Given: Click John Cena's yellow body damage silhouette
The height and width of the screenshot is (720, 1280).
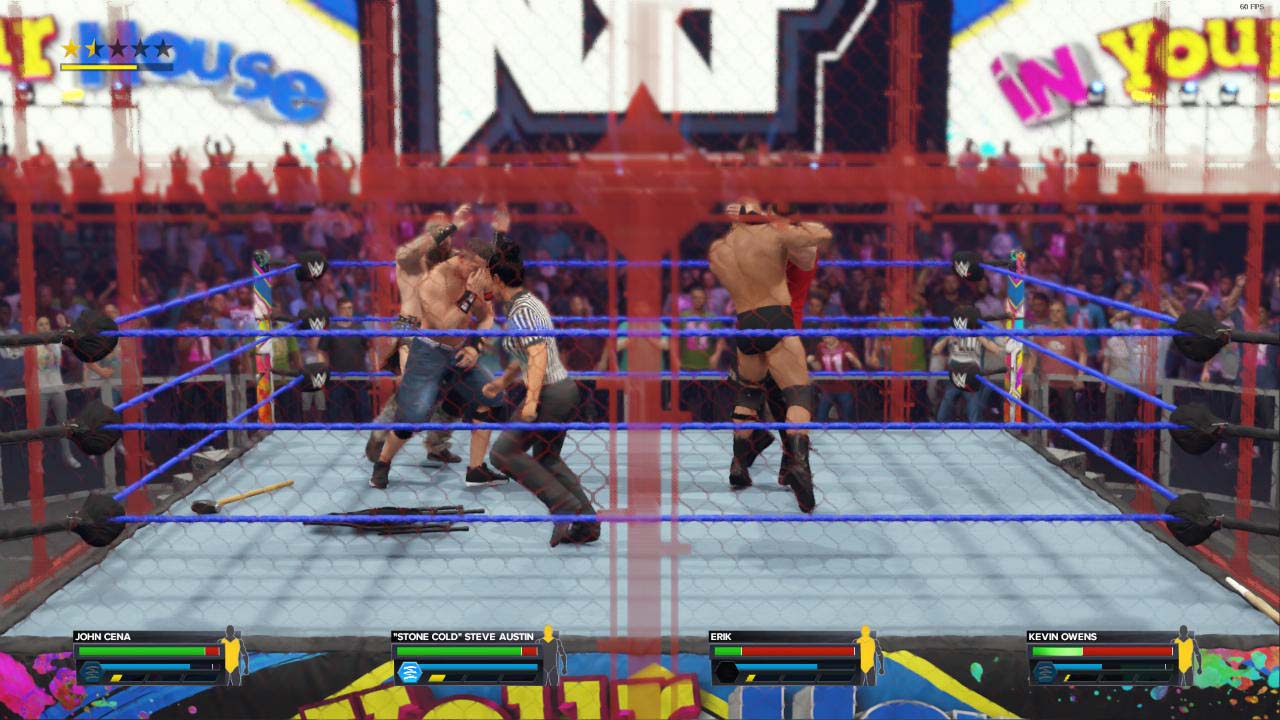Looking at the screenshot, I should tap(231, 657).
